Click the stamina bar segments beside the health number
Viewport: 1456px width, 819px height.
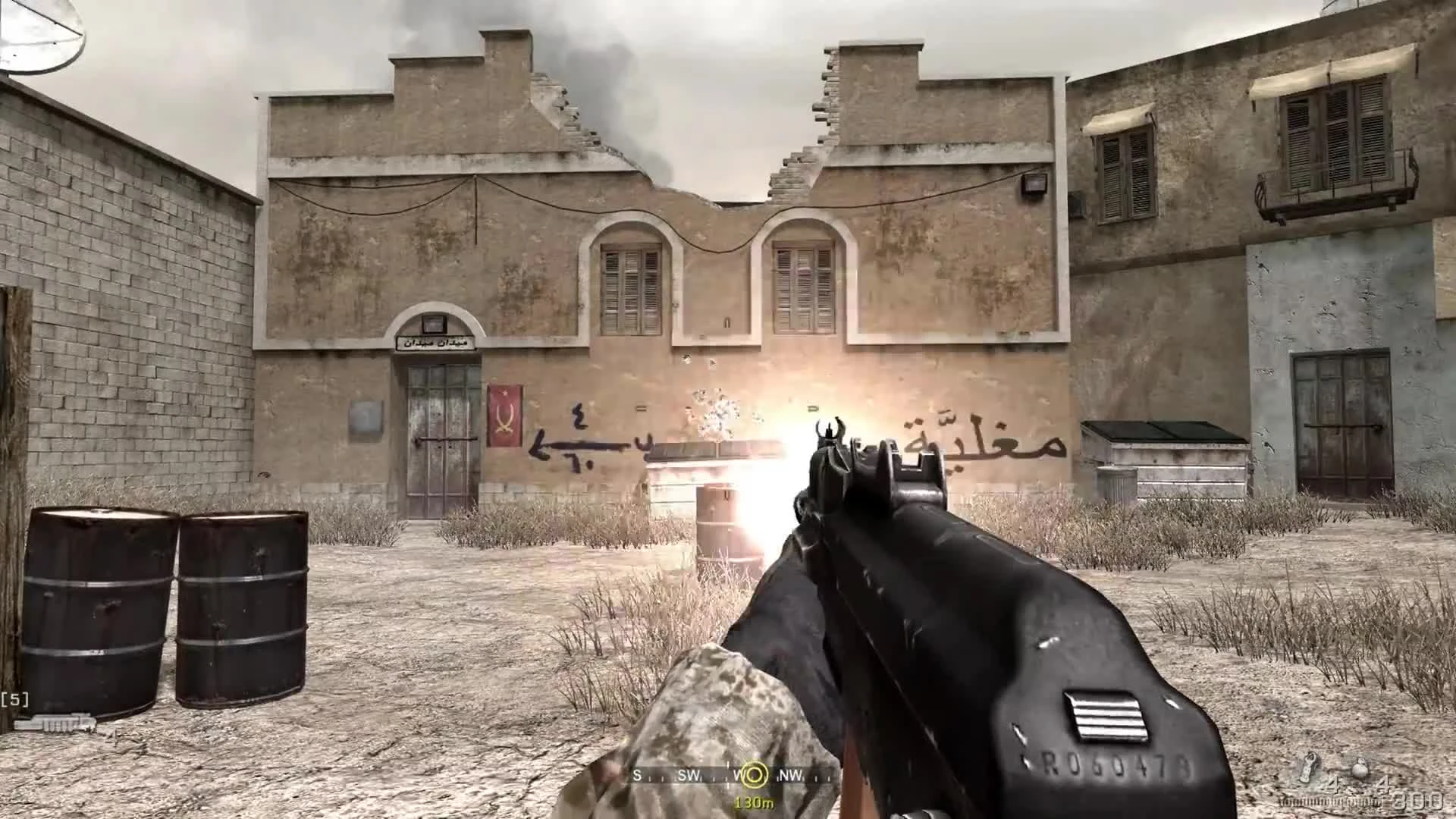click(x=1327, y=802)
